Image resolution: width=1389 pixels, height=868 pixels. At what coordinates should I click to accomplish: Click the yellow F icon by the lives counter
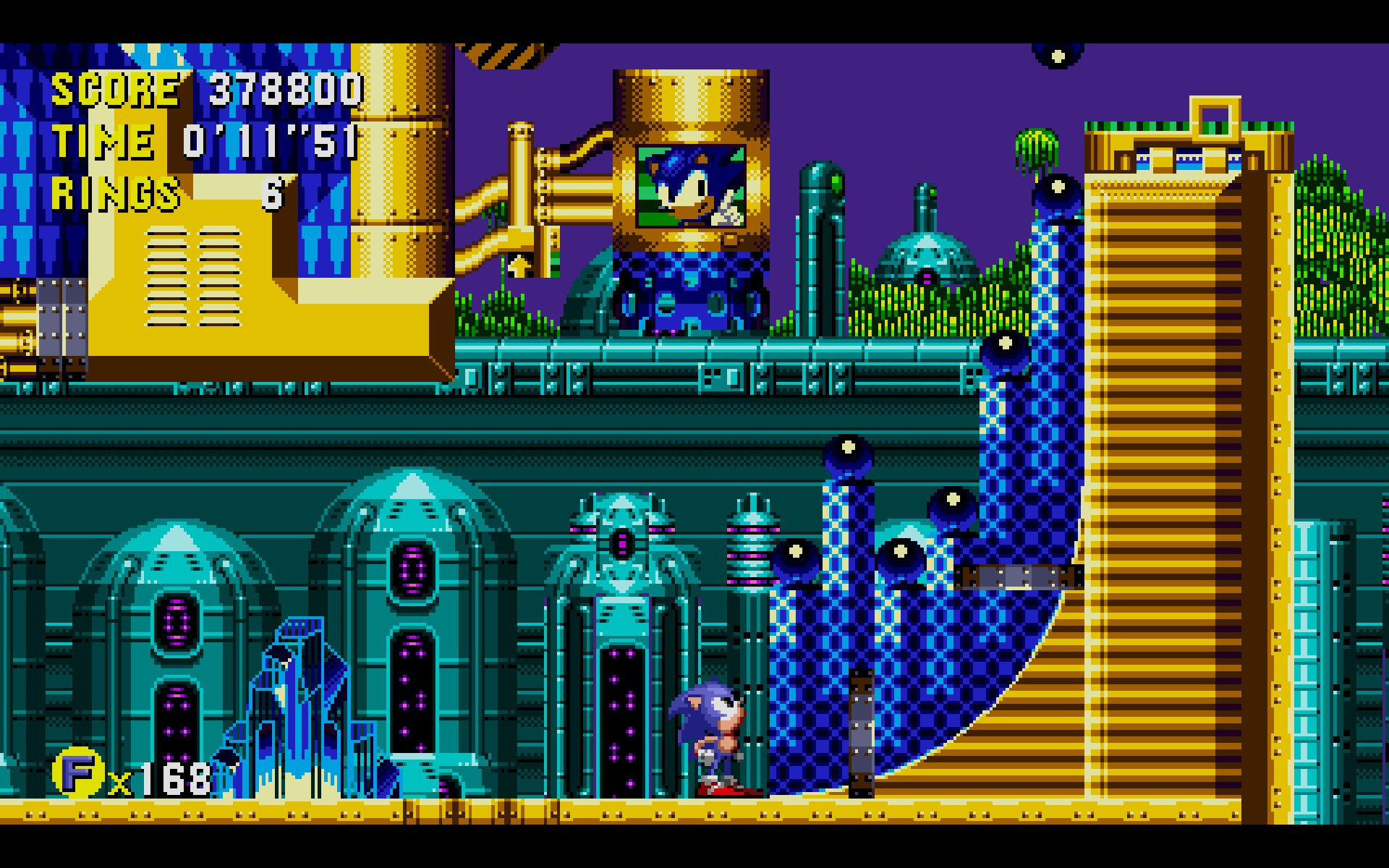point(77,773)
